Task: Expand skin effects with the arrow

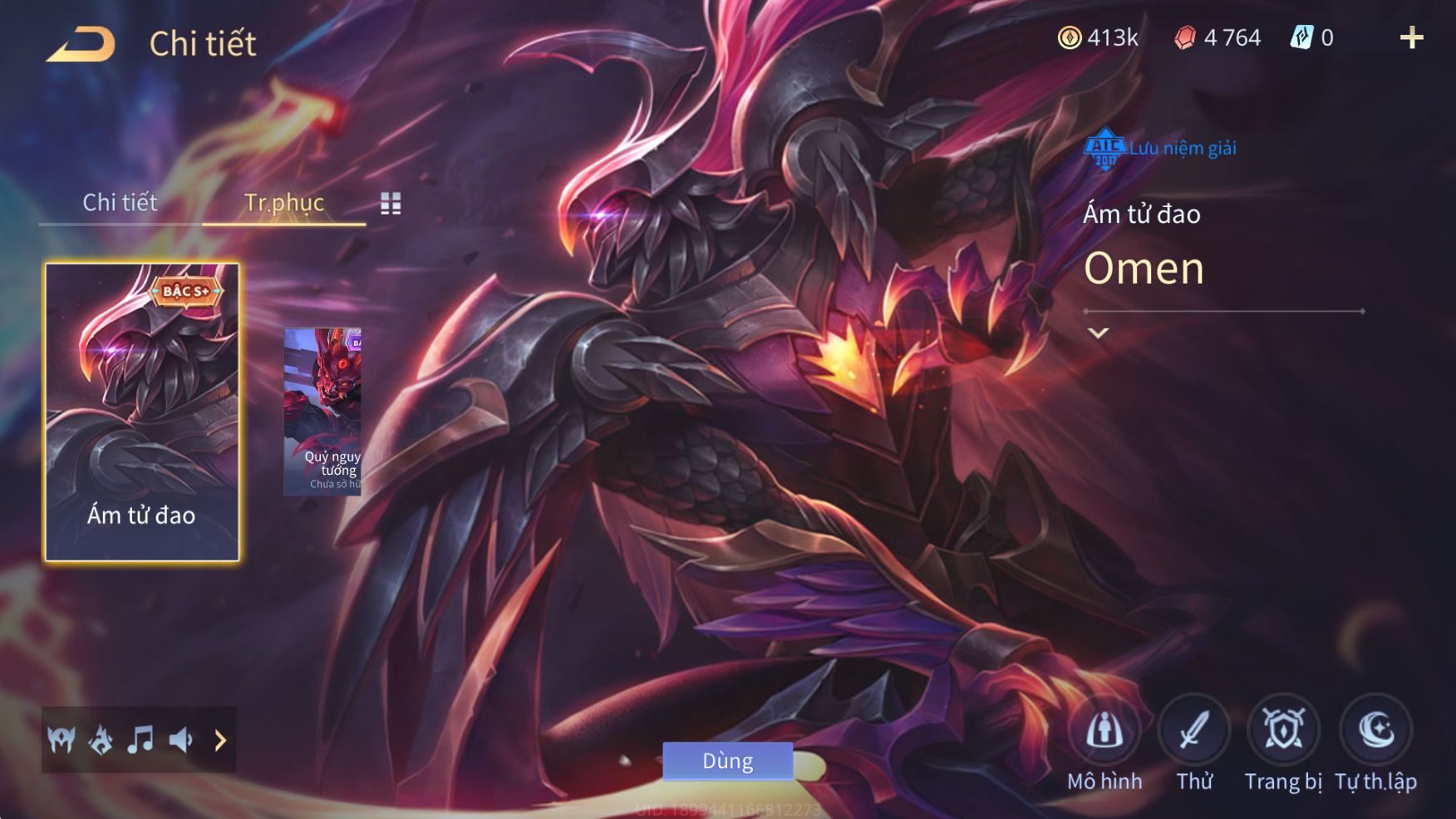Action: [x=220, y=739]
